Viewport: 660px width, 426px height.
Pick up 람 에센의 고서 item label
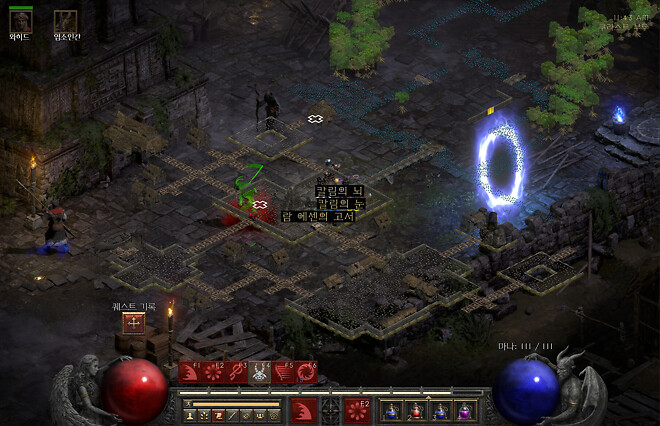coord(320,216)
